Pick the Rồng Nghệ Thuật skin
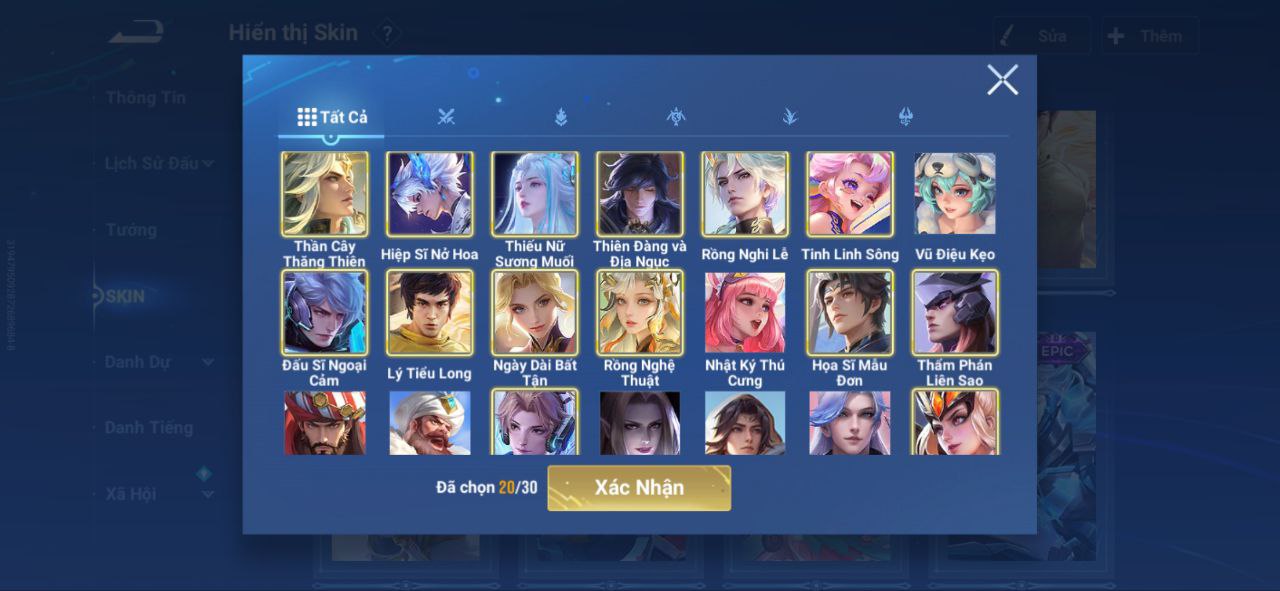 pos(640,313)
